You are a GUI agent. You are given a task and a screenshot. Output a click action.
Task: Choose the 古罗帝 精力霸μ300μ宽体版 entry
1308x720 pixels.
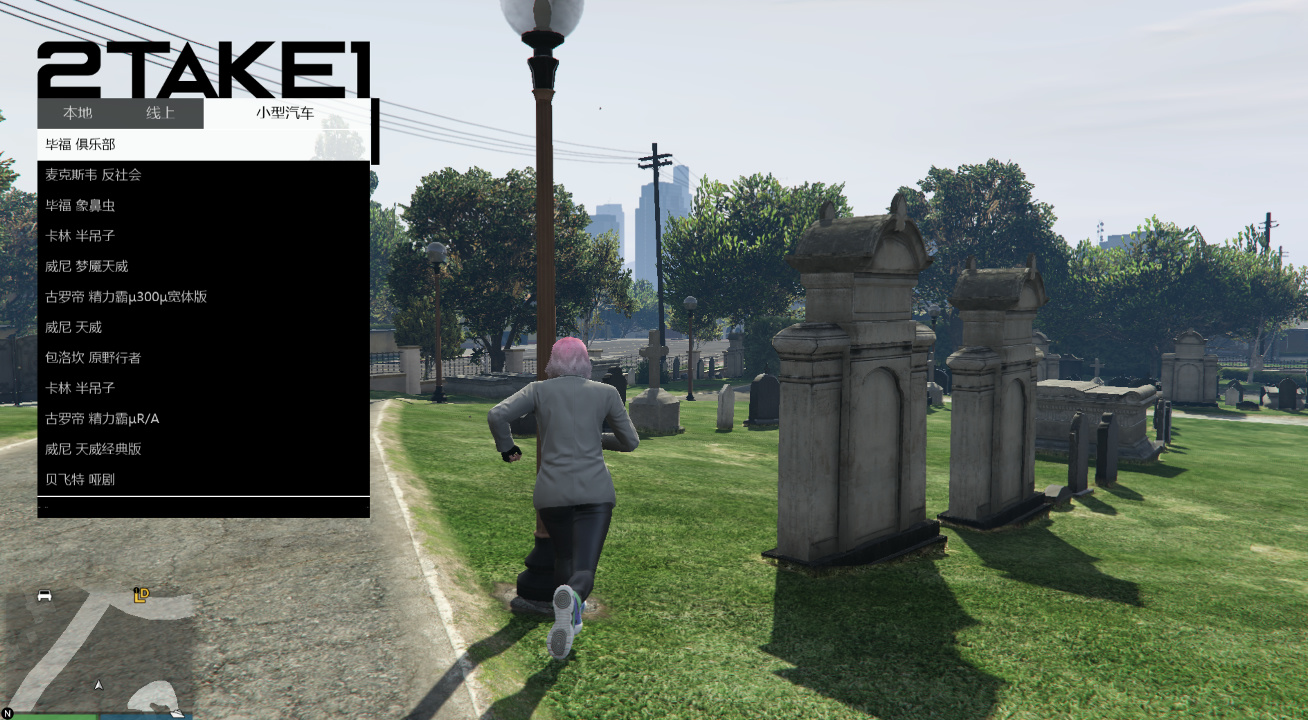pyautogui.click(x=120, y=296)
